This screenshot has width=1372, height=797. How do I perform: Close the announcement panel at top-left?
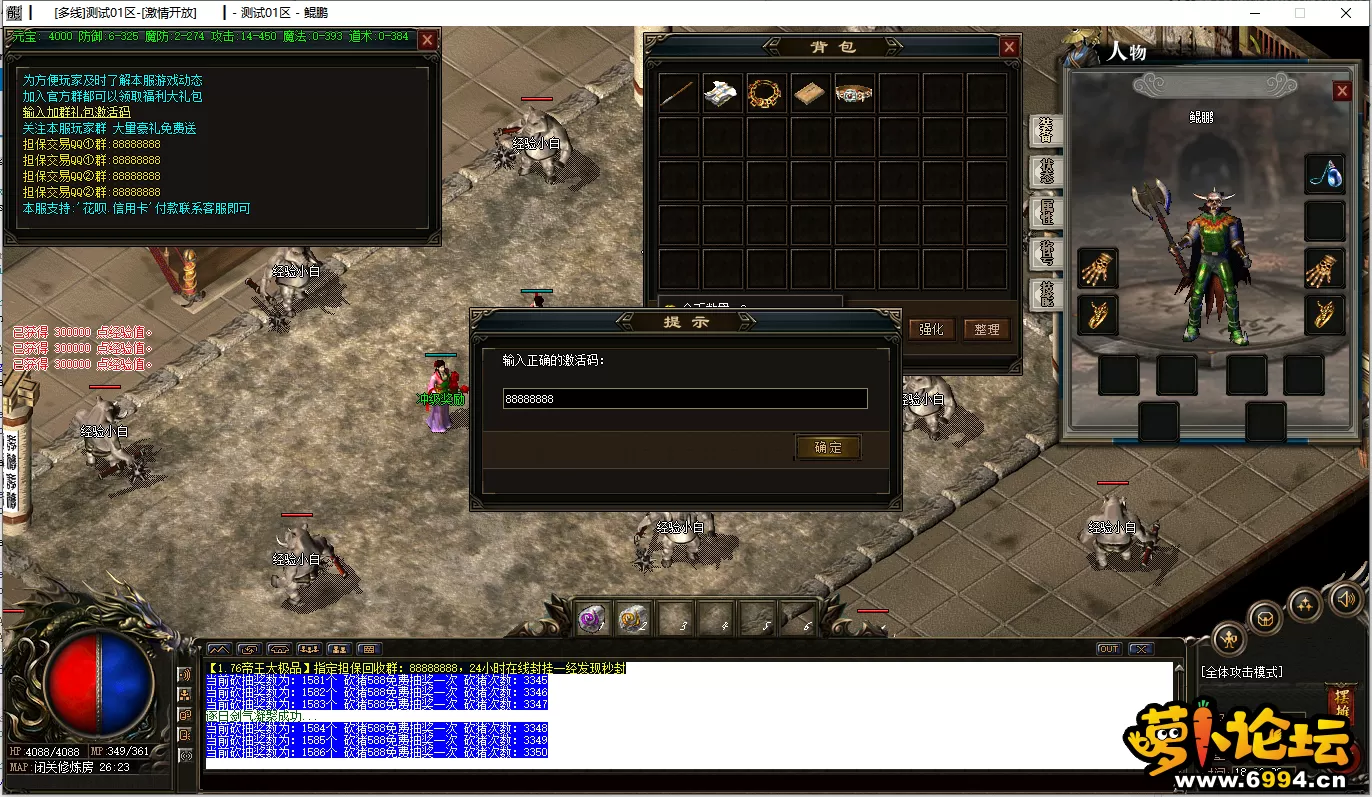(x=427, y=40)
